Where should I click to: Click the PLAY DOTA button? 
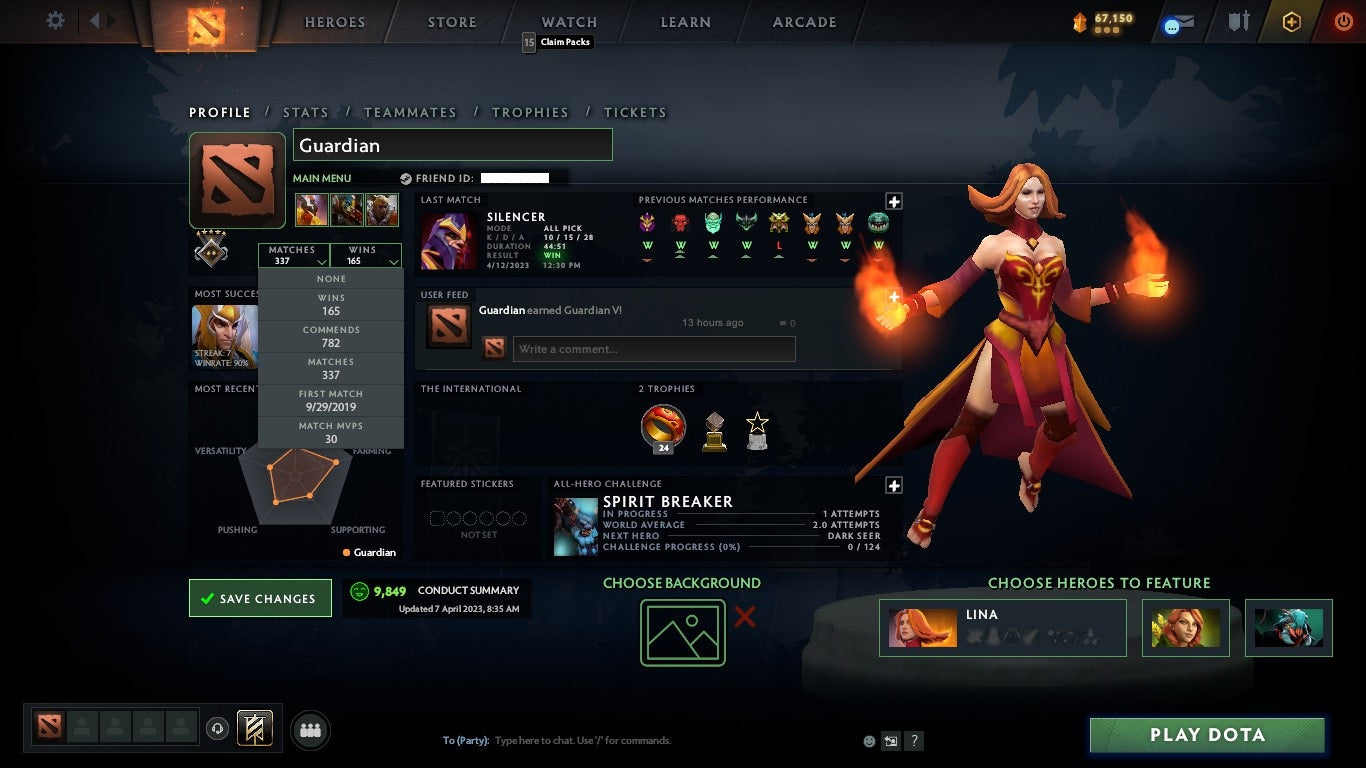[x=1207, y=734]
